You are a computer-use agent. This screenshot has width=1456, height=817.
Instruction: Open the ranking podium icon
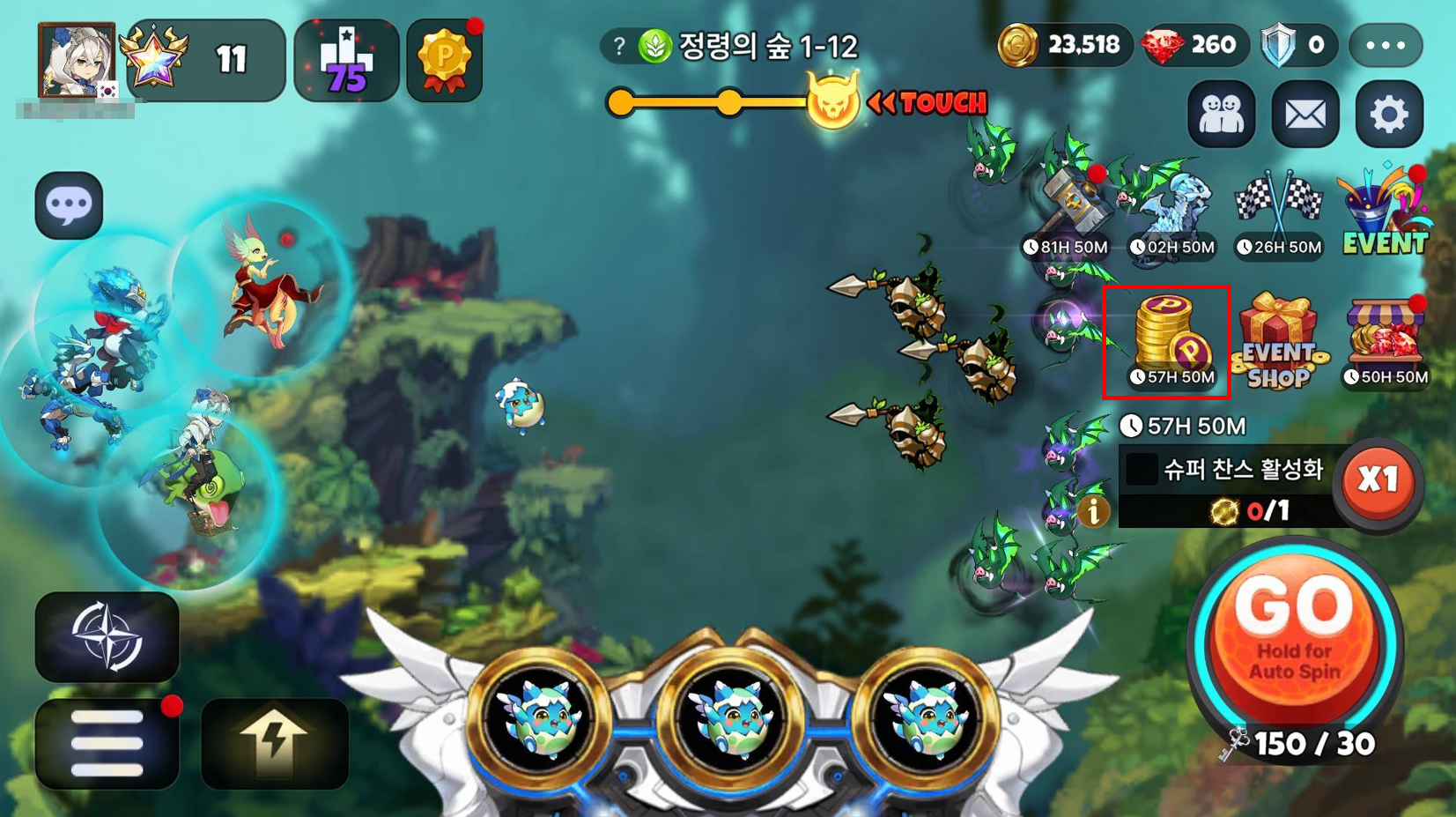[x=346, y=60]
